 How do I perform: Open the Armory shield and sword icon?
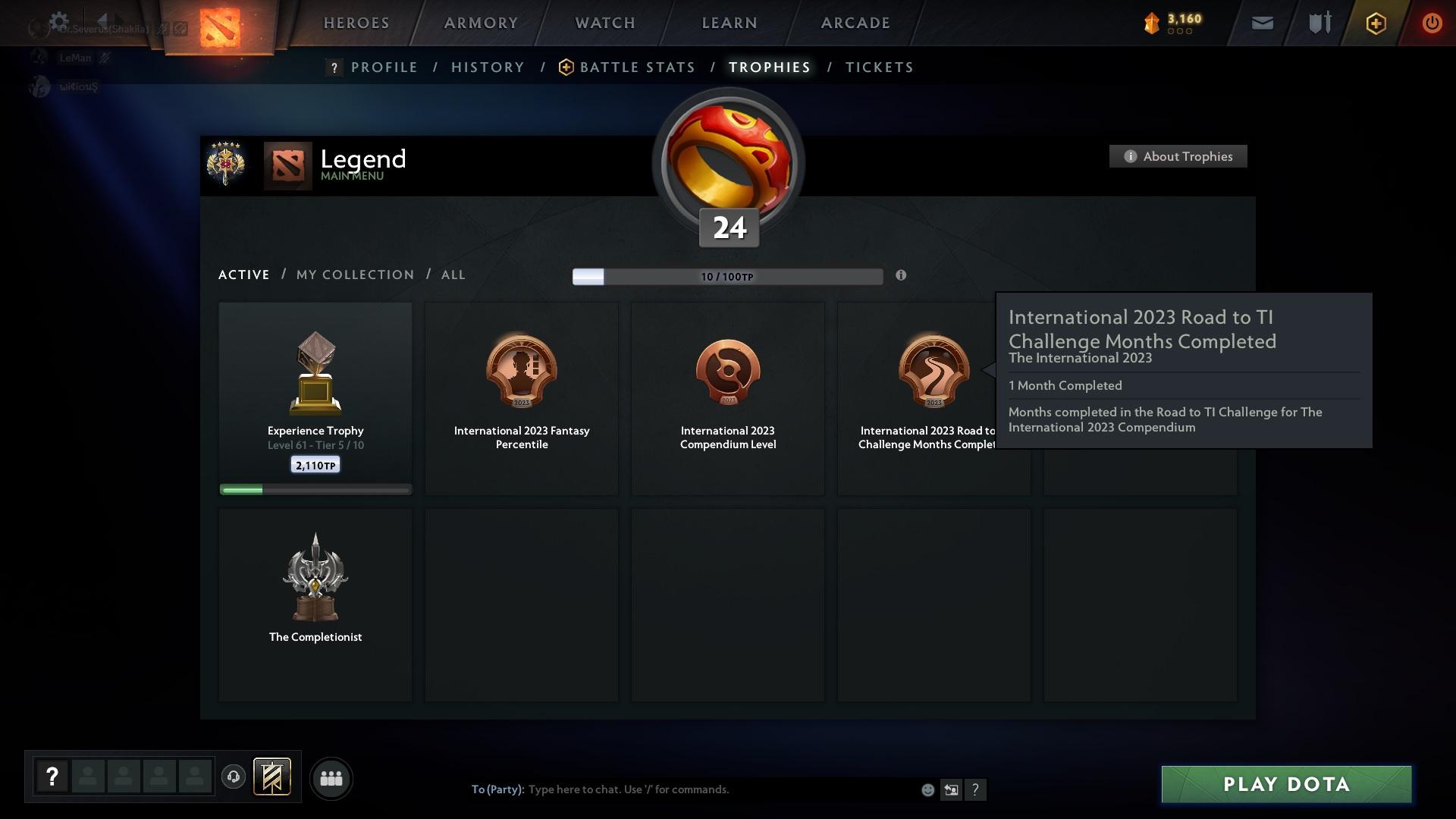point(1318,23)
